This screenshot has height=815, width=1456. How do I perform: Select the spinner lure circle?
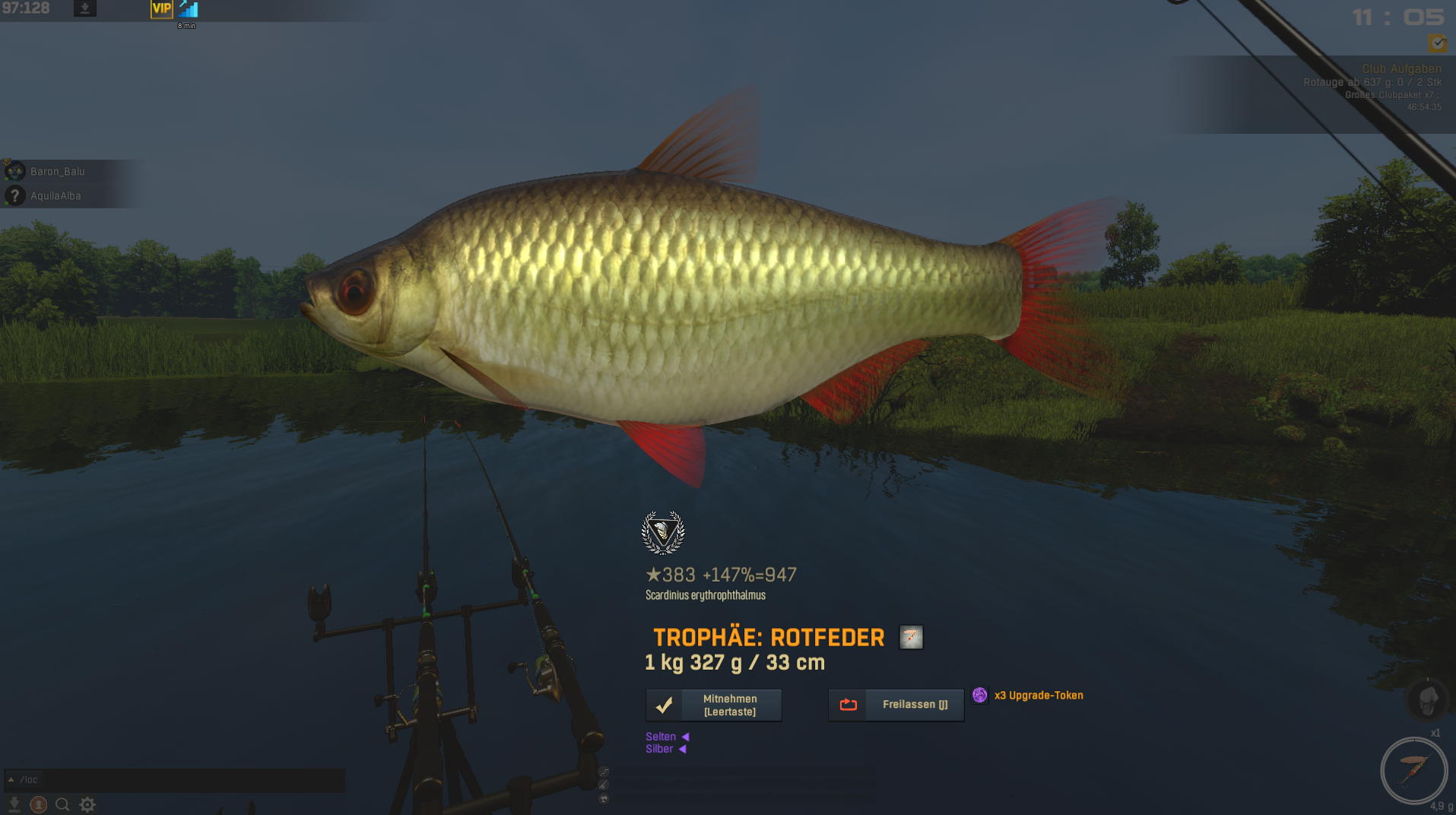pos(1413,770)
